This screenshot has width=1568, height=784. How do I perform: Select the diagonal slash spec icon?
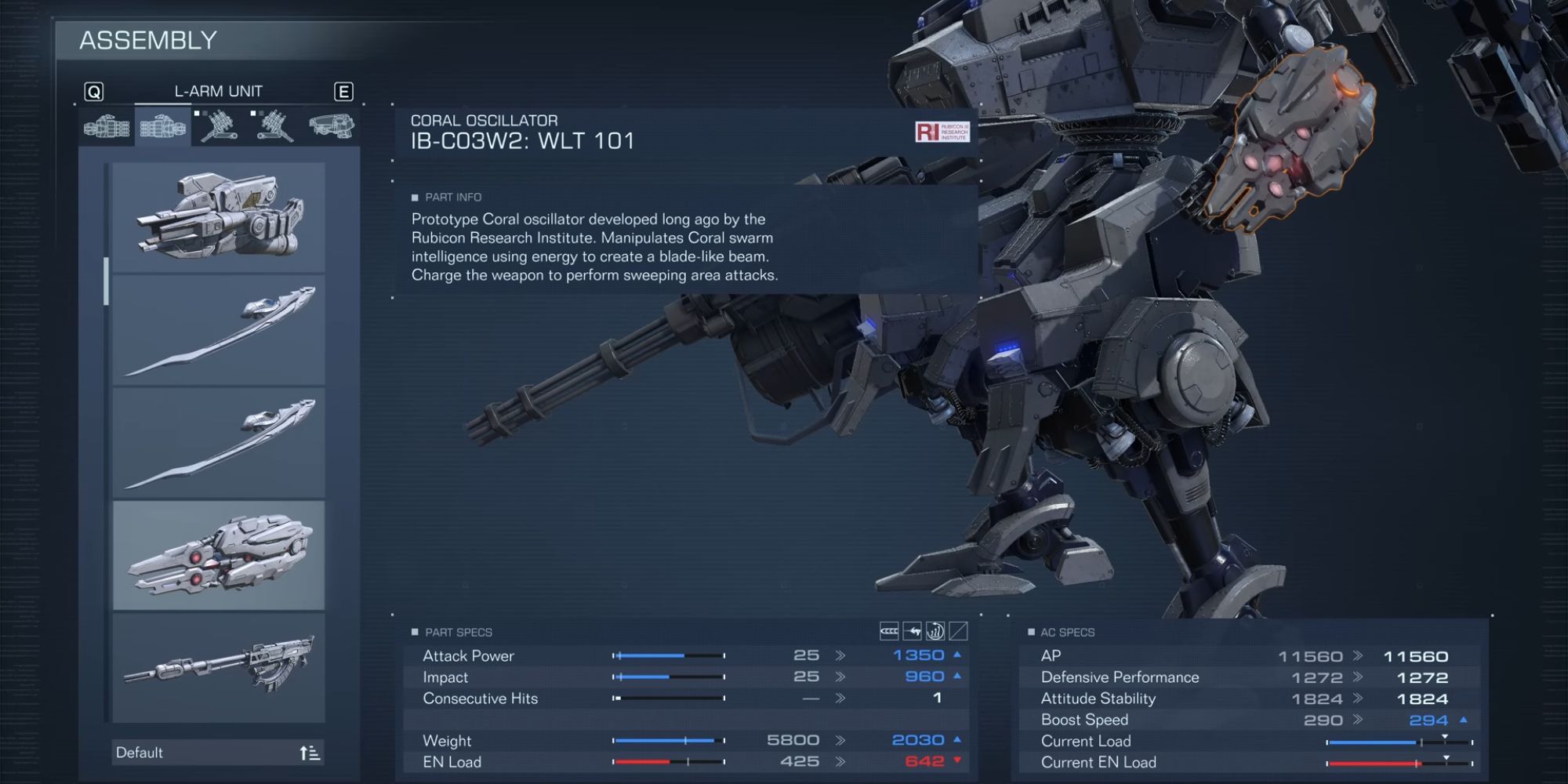point(958,631)
